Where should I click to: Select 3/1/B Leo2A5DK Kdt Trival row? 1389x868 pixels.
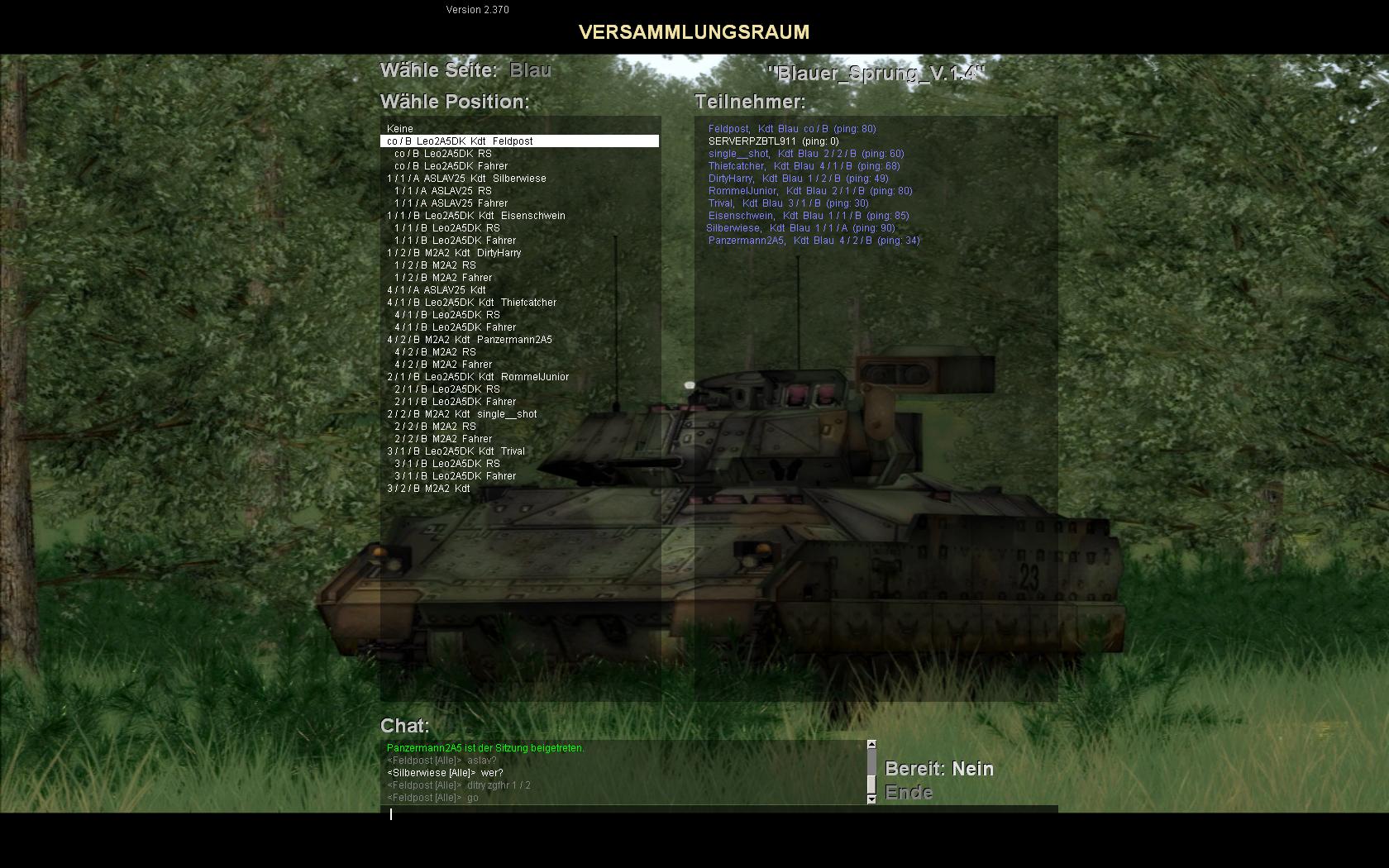(456, 451)
